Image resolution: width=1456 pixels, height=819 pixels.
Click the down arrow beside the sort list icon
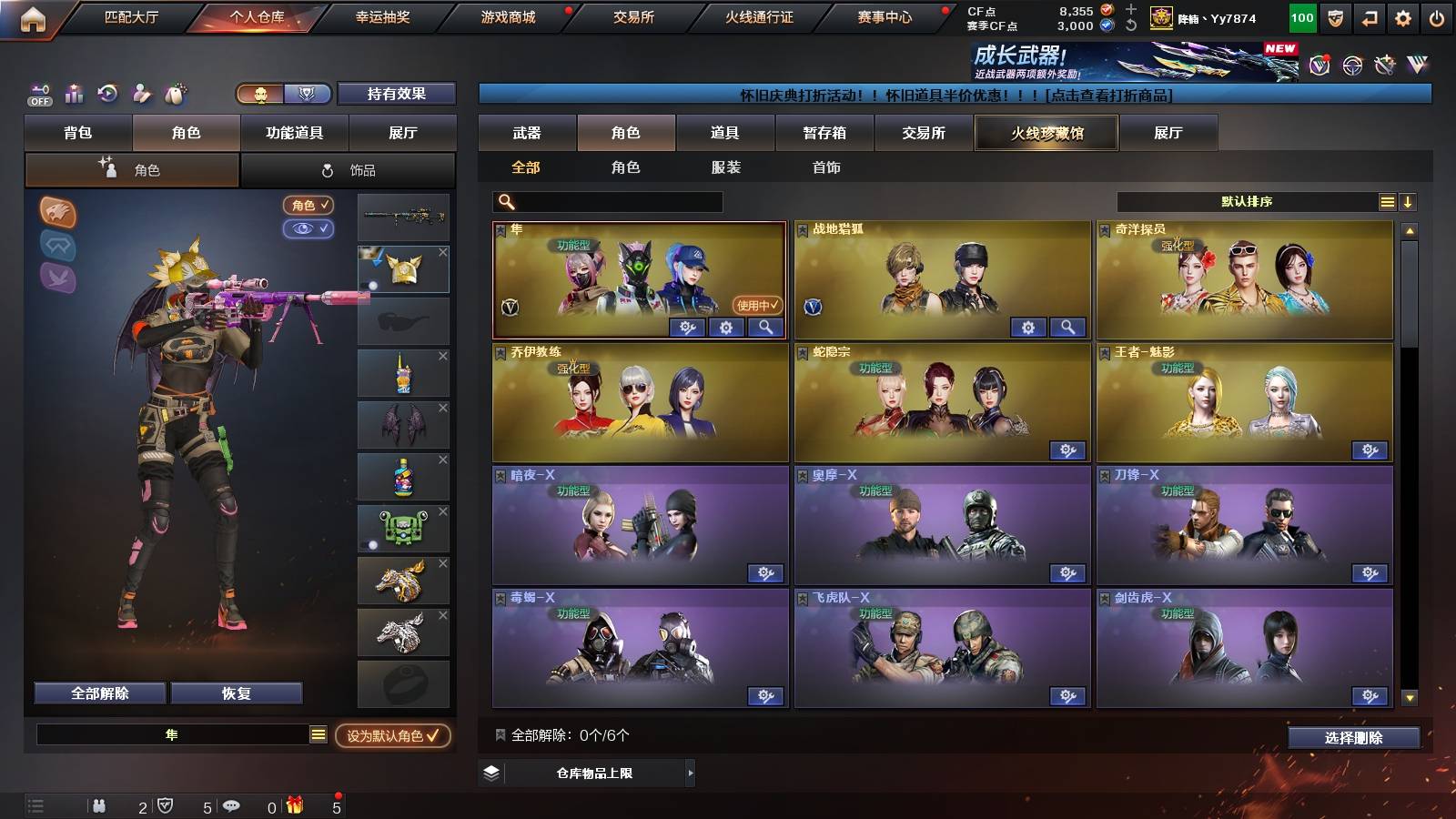(x=1408, y=202)
